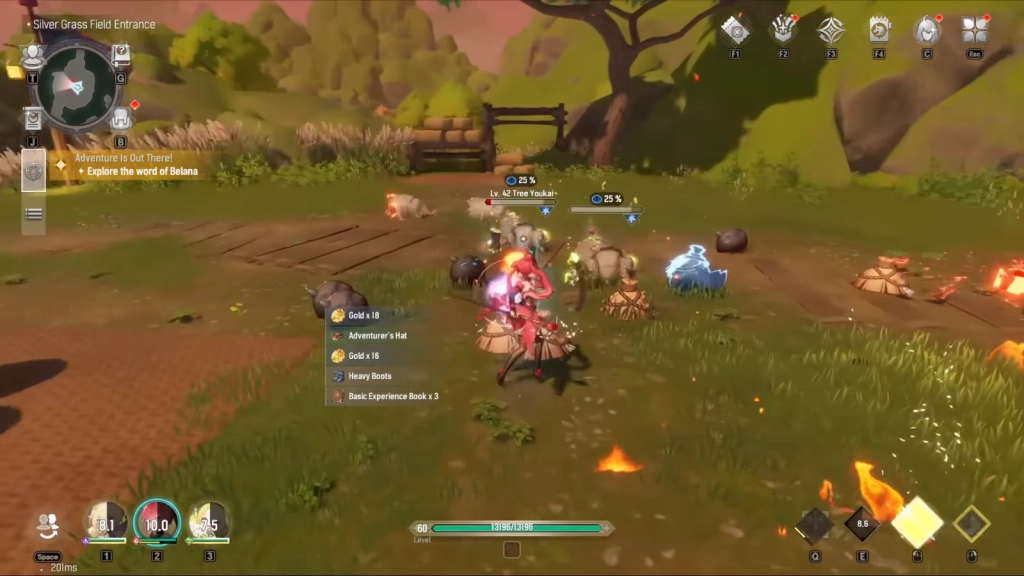Open the question-mark guide book
The image size is (1024, 576).
[x=121, y=54]
